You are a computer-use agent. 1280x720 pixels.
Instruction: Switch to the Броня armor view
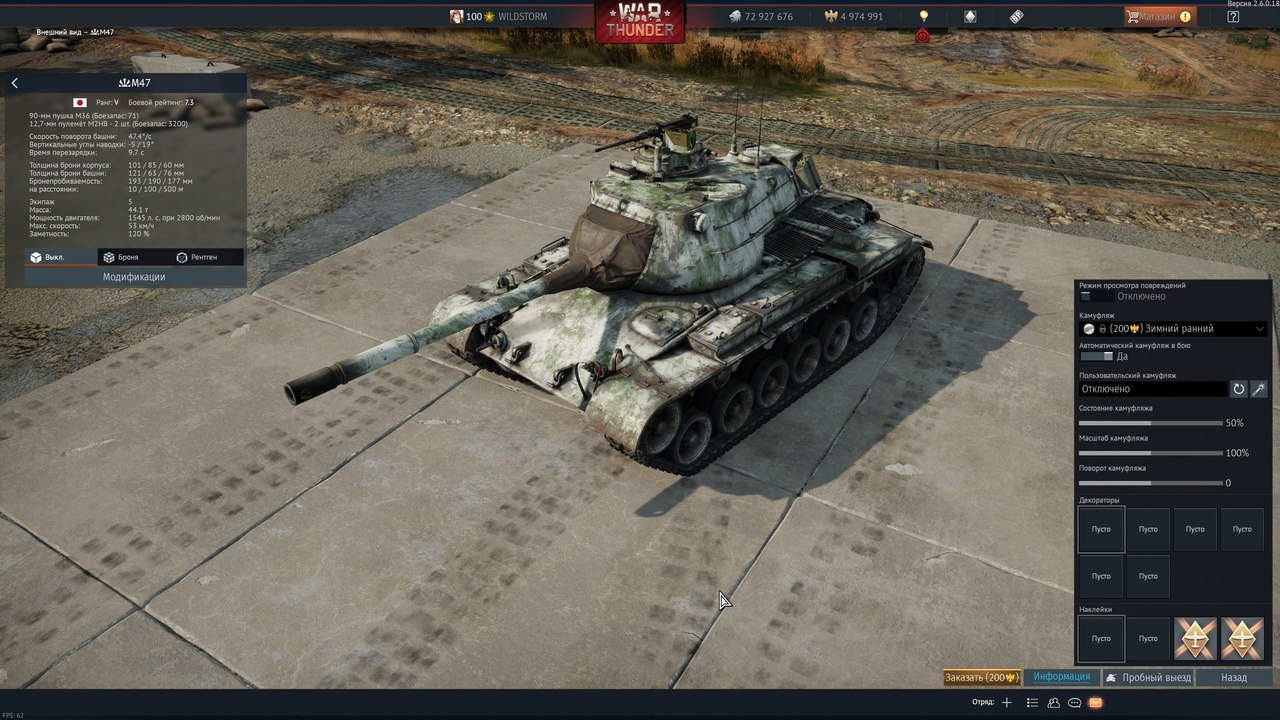pyautogui.click(x=120, y=257)
